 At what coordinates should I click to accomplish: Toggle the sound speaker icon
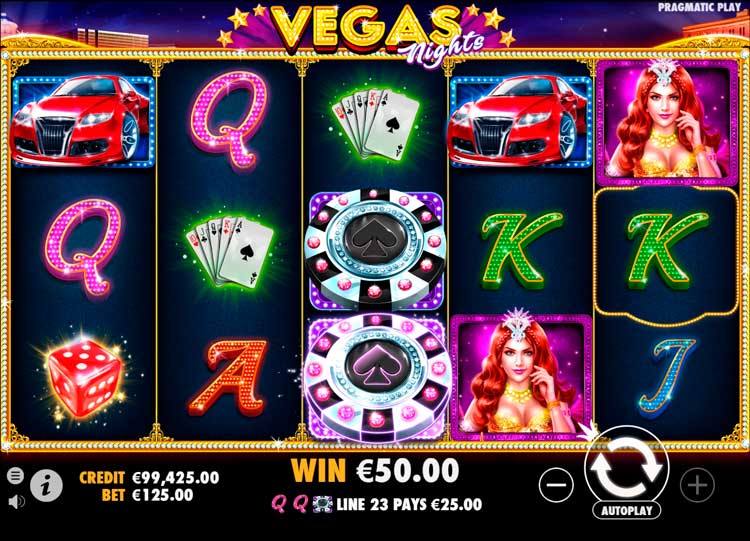click(x=15, y=499)
